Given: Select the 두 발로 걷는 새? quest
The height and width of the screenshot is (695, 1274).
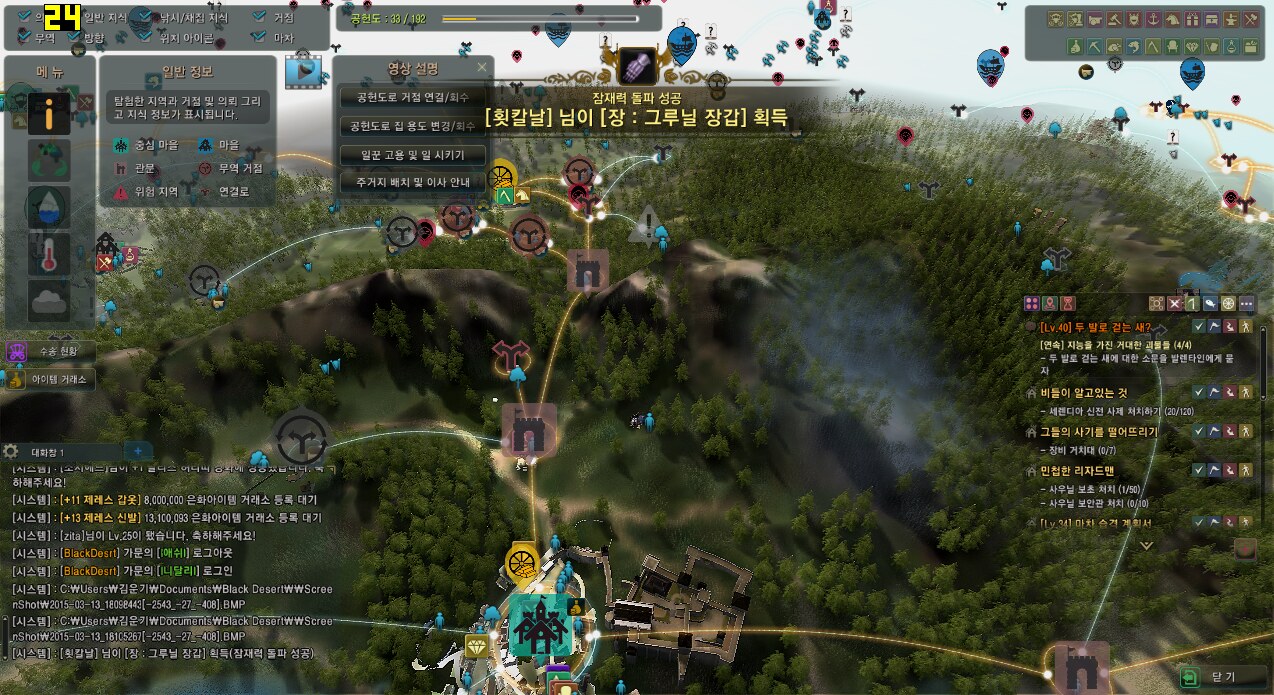Looking at the screenshot, I should click(1095, 327).
